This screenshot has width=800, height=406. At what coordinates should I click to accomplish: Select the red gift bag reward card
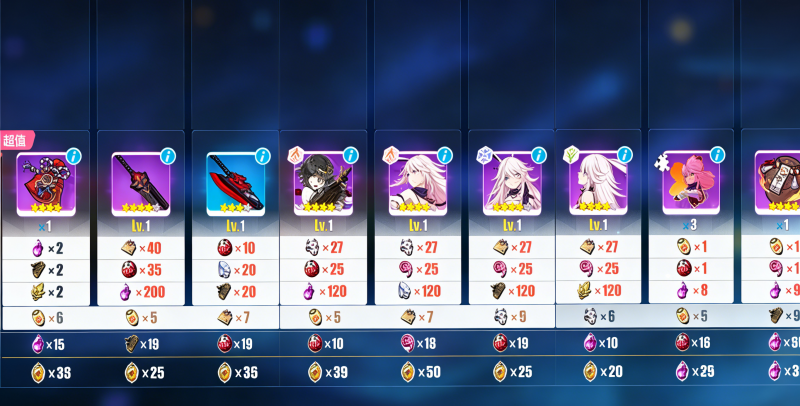[x=46, y=183]
